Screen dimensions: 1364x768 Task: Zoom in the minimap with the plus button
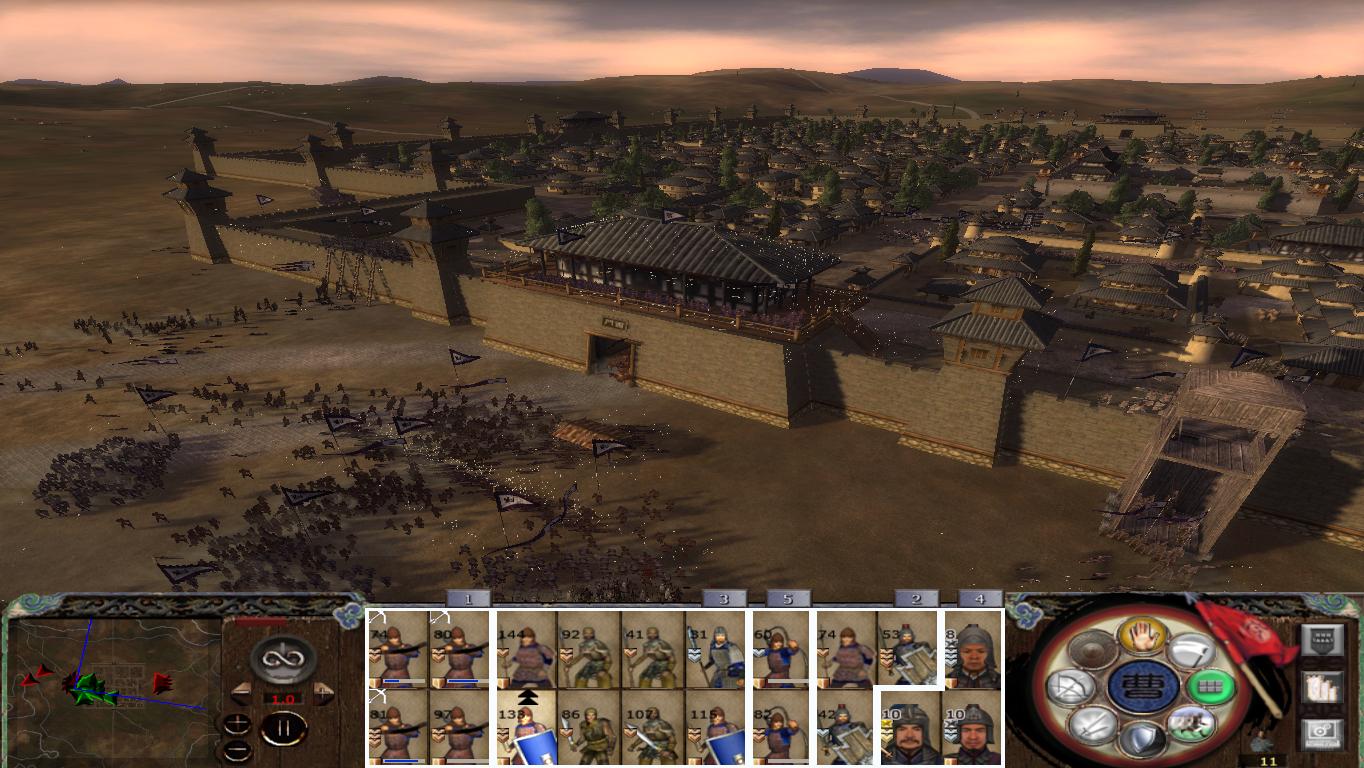pyautogui.click(x=238, y=724)
